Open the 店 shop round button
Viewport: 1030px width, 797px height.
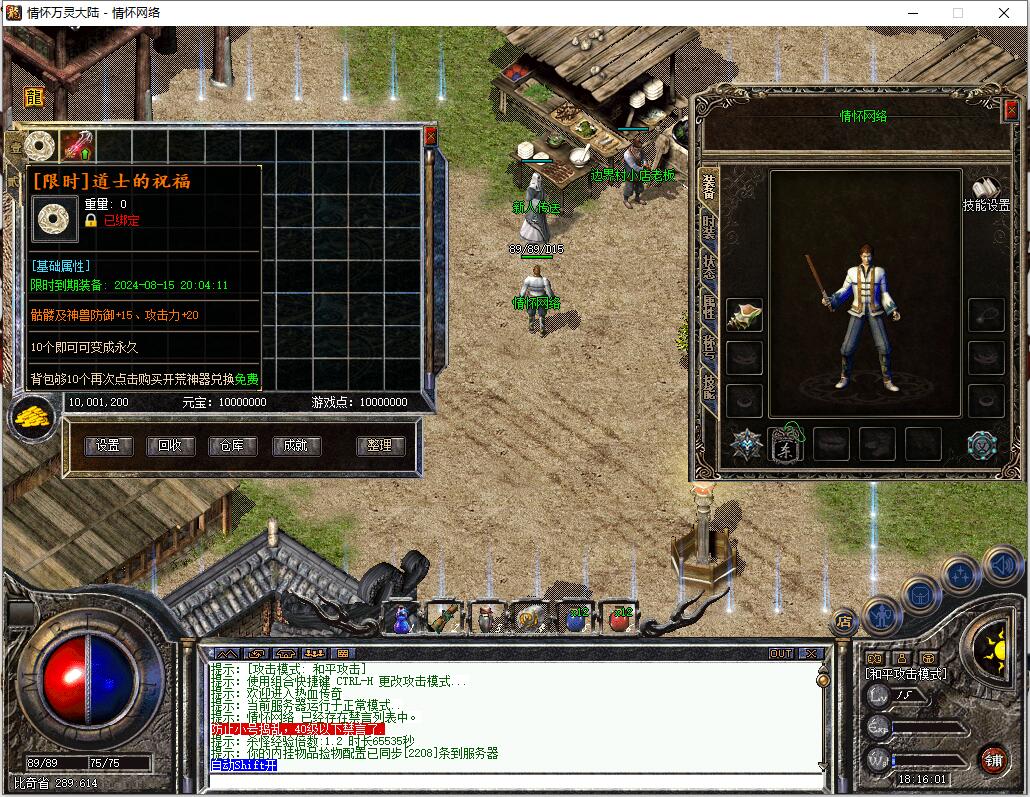pos(844,621)
